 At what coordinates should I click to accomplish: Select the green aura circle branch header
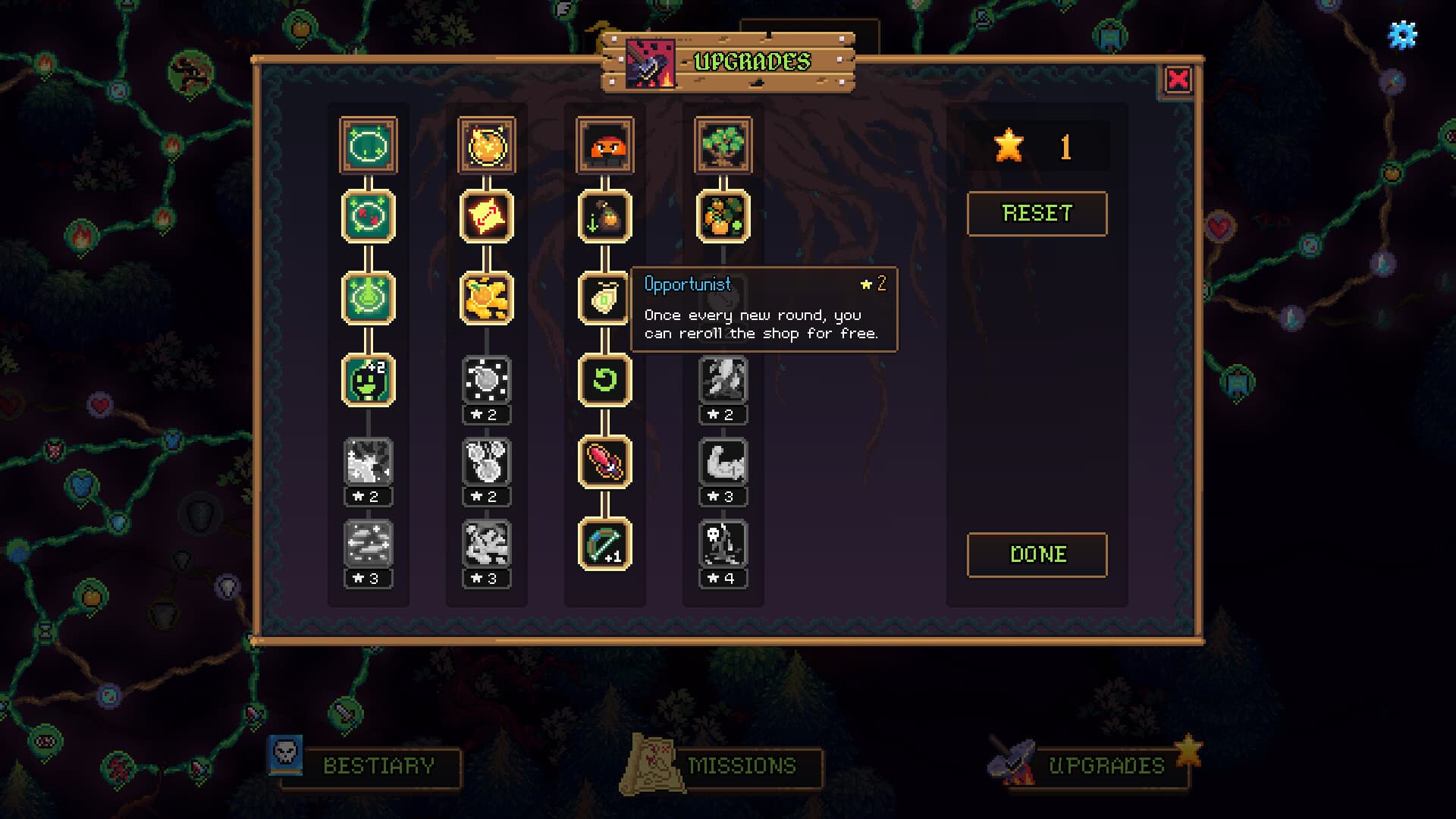pyautogui.click(x=369, y=146)
